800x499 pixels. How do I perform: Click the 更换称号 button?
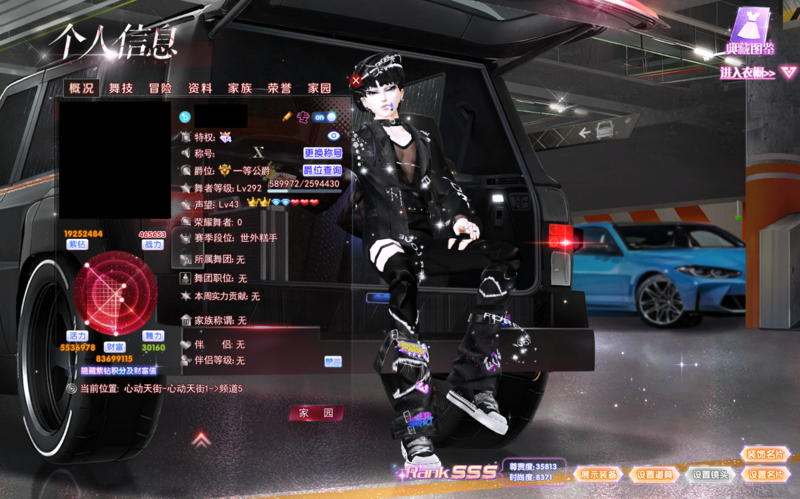tap(322, 153)
